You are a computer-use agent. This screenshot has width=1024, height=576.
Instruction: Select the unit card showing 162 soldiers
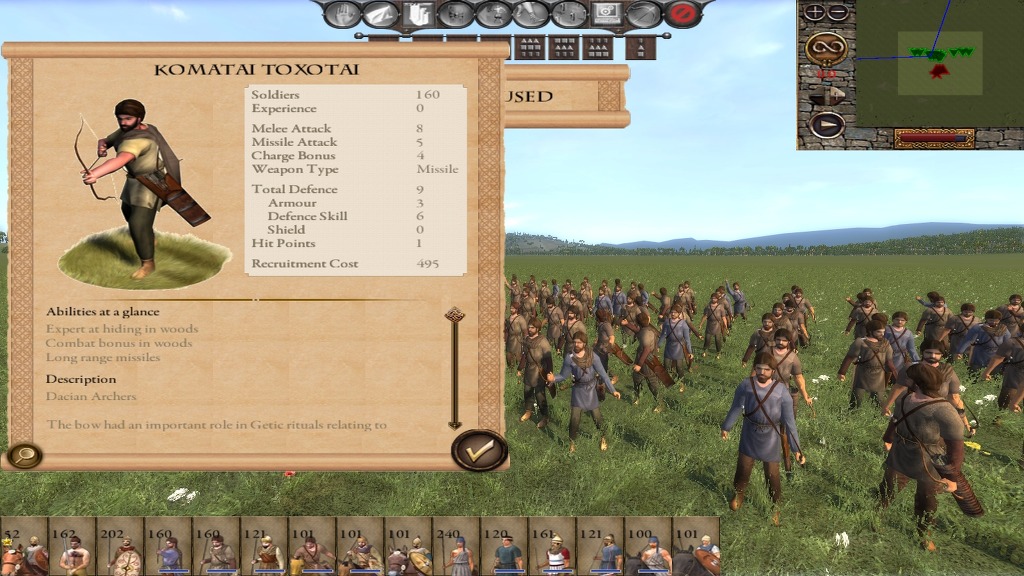click(72, 547)
